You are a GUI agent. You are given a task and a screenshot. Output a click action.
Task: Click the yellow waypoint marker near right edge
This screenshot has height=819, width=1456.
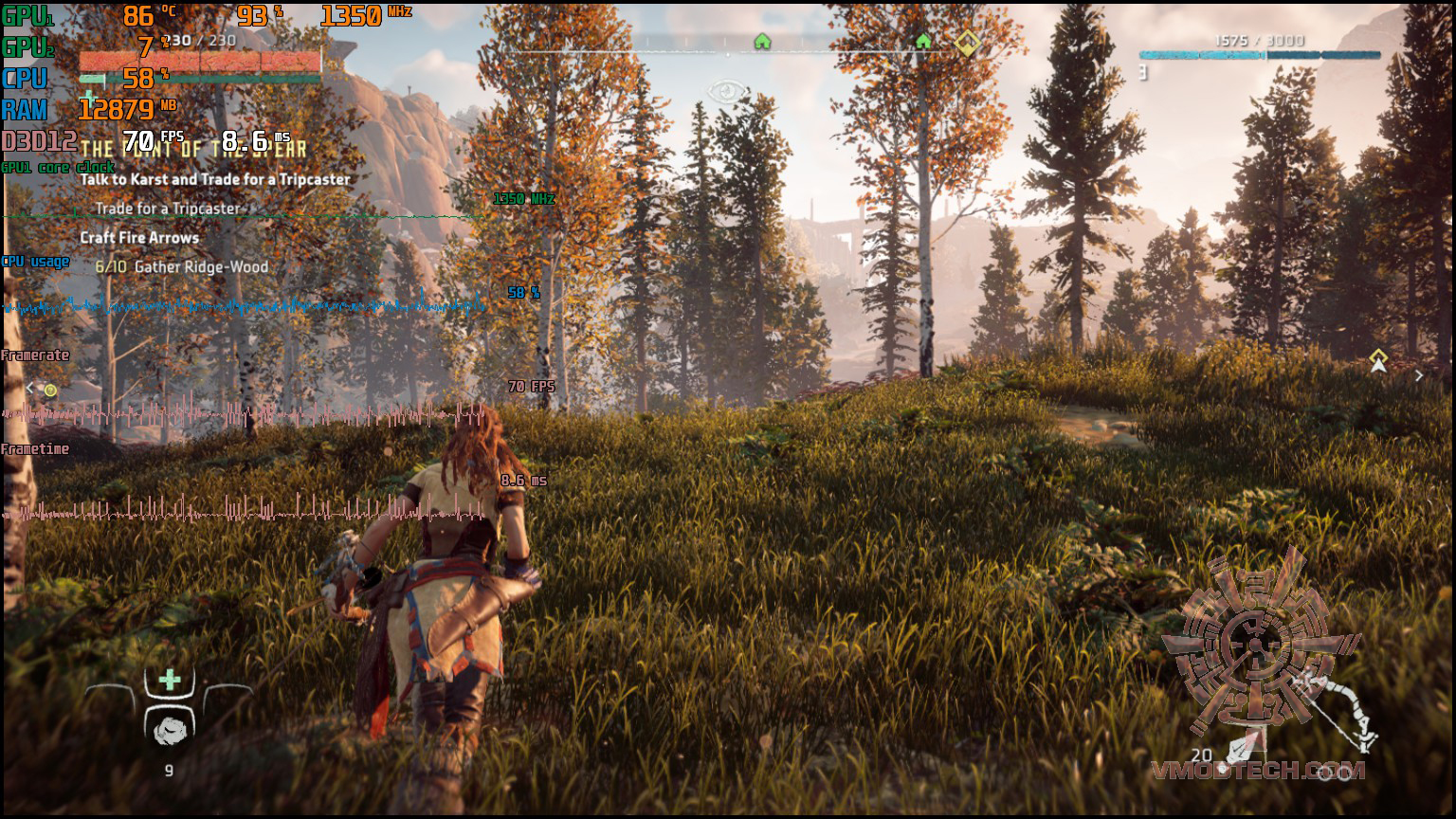1378,360
